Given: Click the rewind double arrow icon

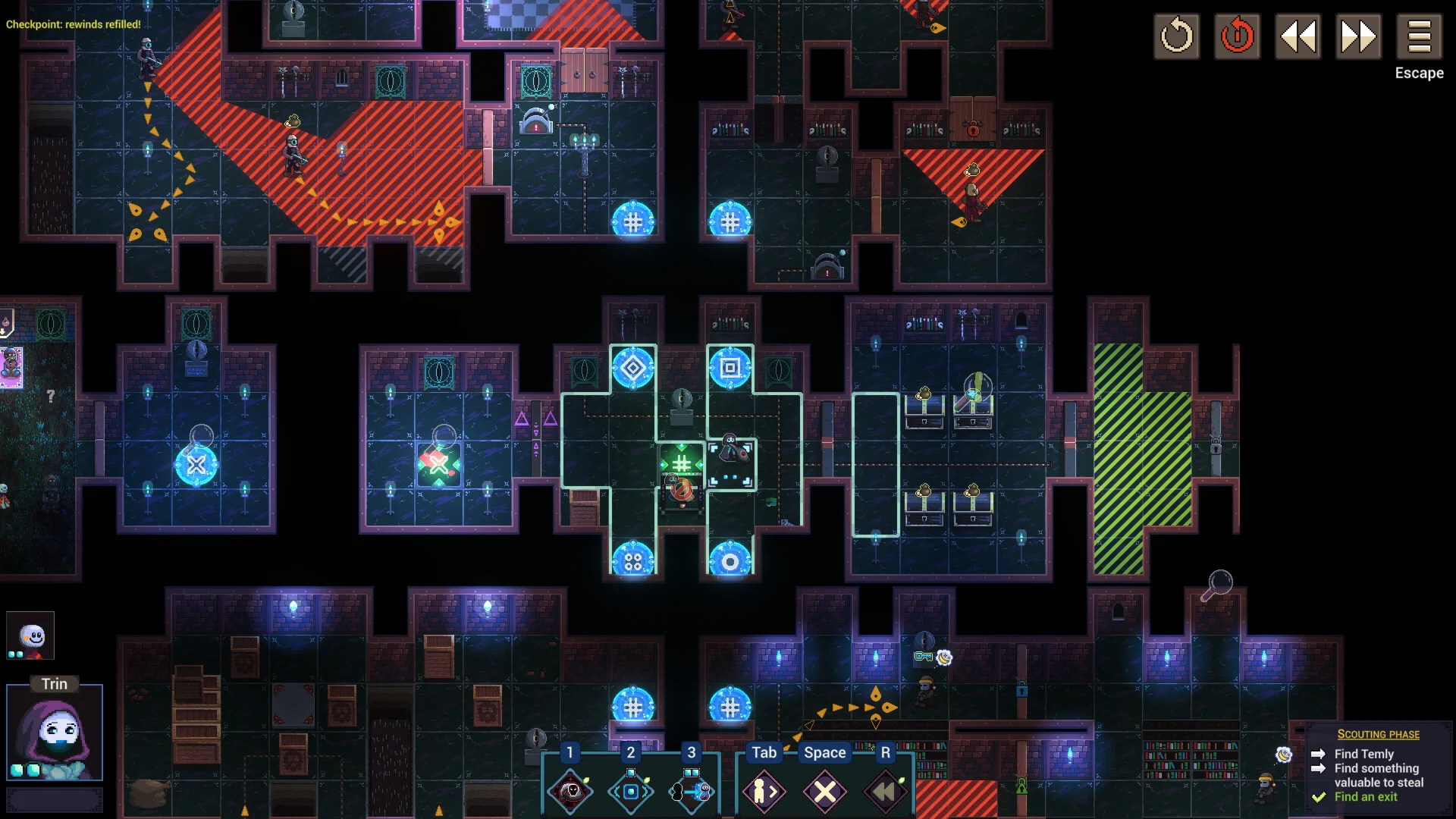Looking at the screenshot, I should pyautogui.click(x=1298, y=35).
